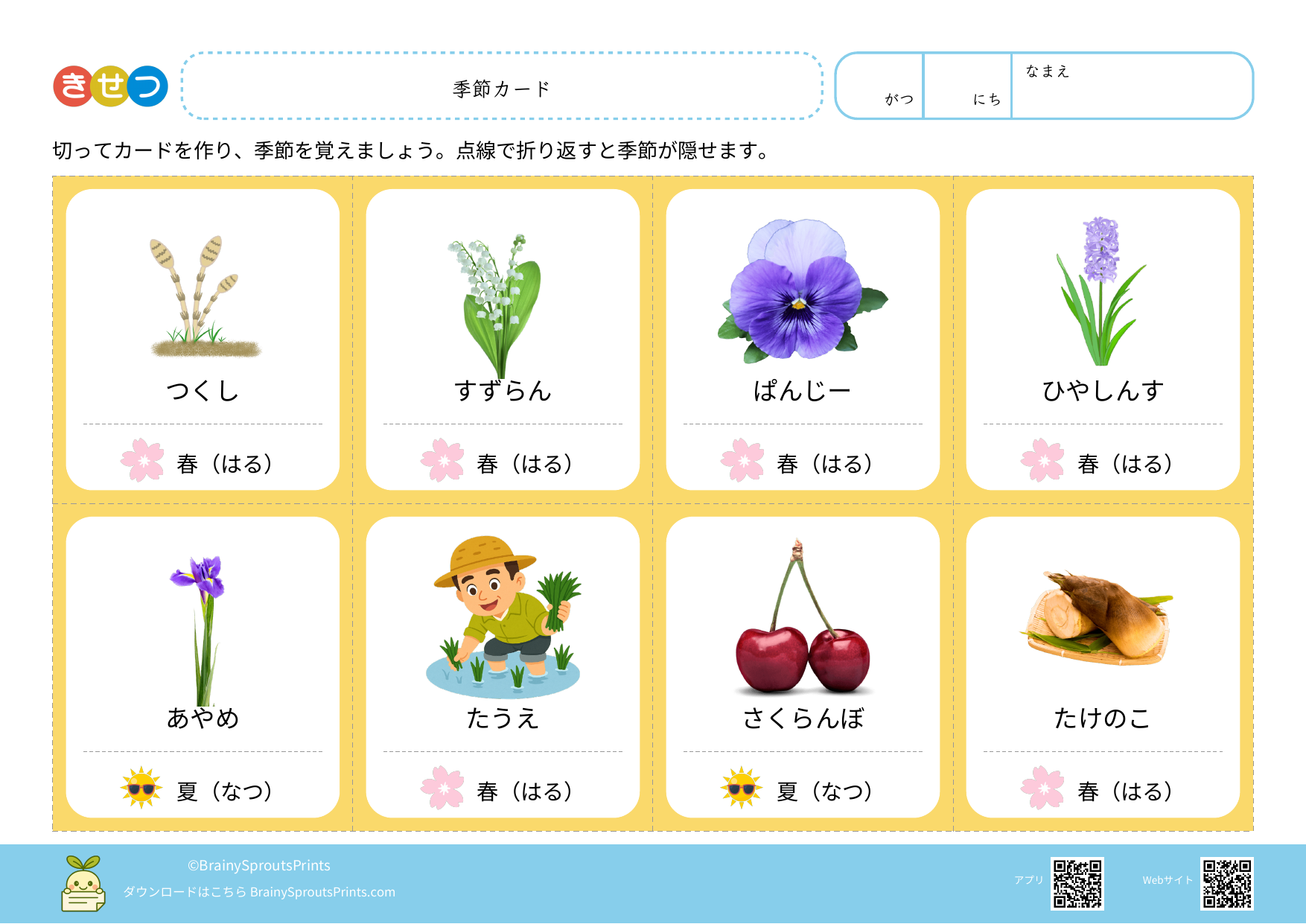Click the 季節カード title box
This screenshot has height=924, width=1306.
pos(502,86)
